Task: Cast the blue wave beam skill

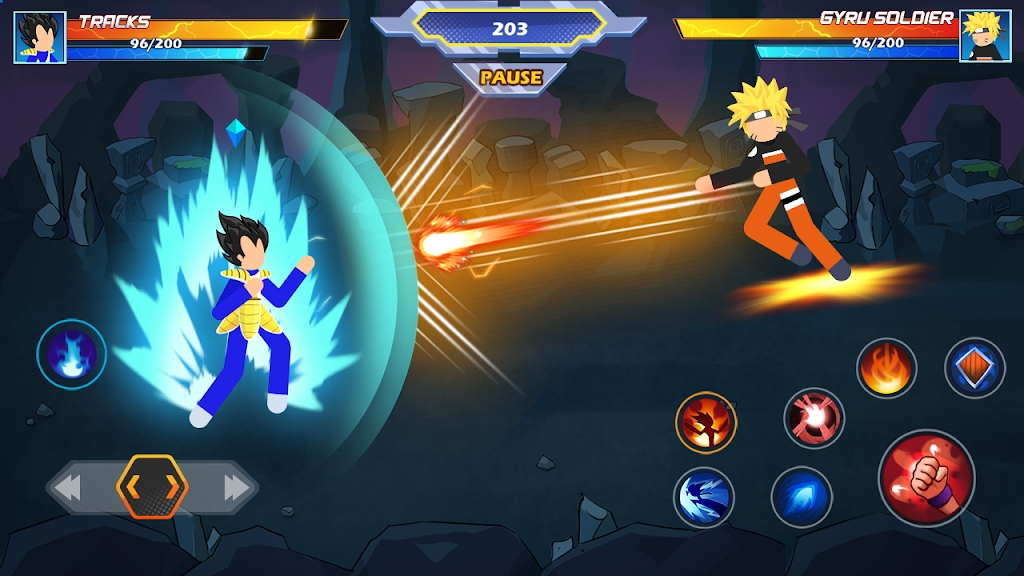Action: (704, 497)
